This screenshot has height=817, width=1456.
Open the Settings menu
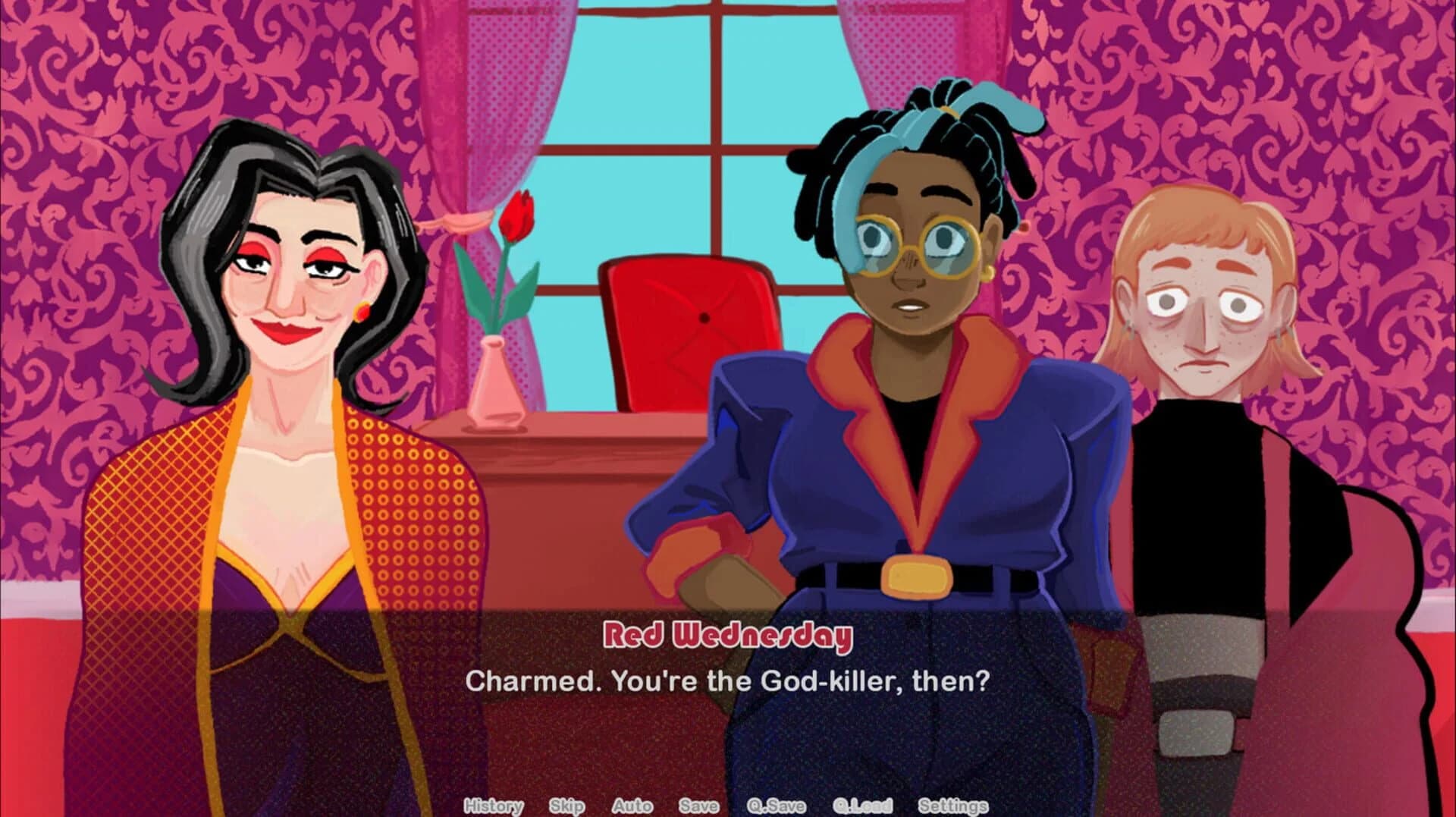point(952,806)
